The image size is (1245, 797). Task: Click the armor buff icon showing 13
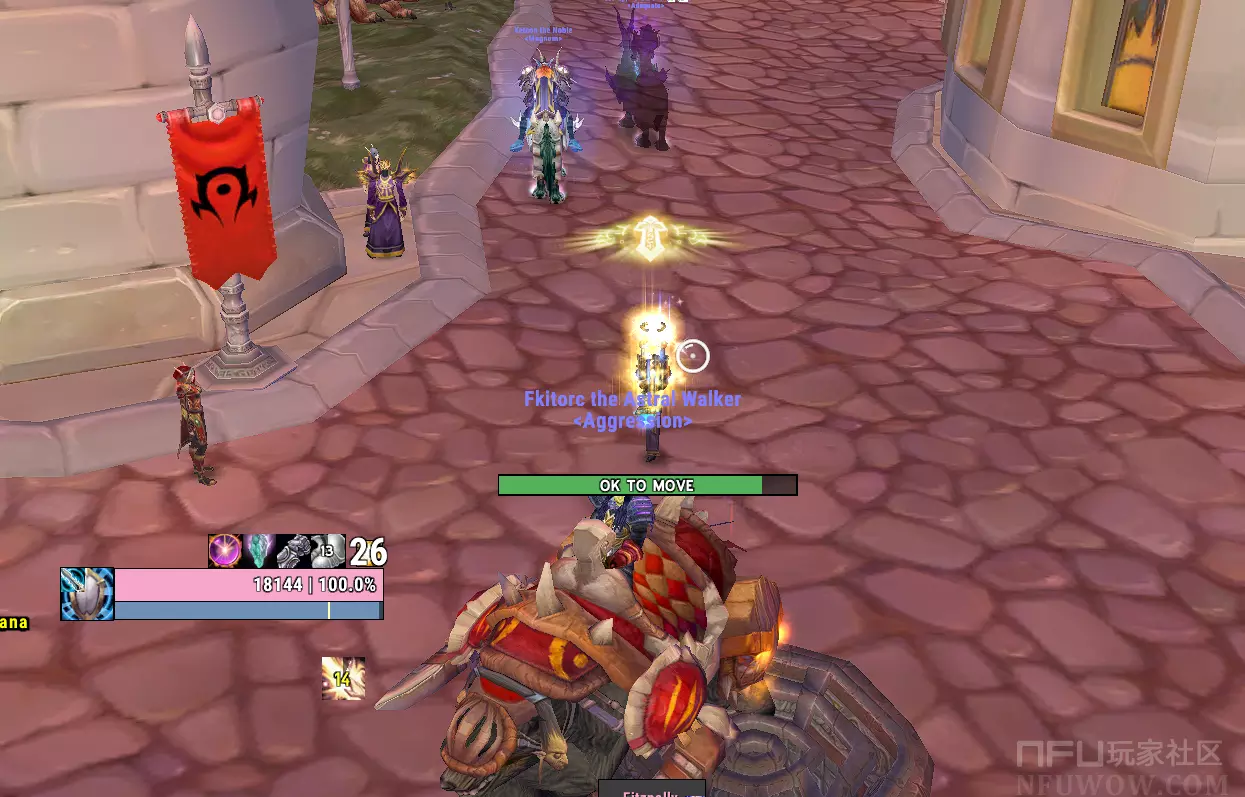327,551
